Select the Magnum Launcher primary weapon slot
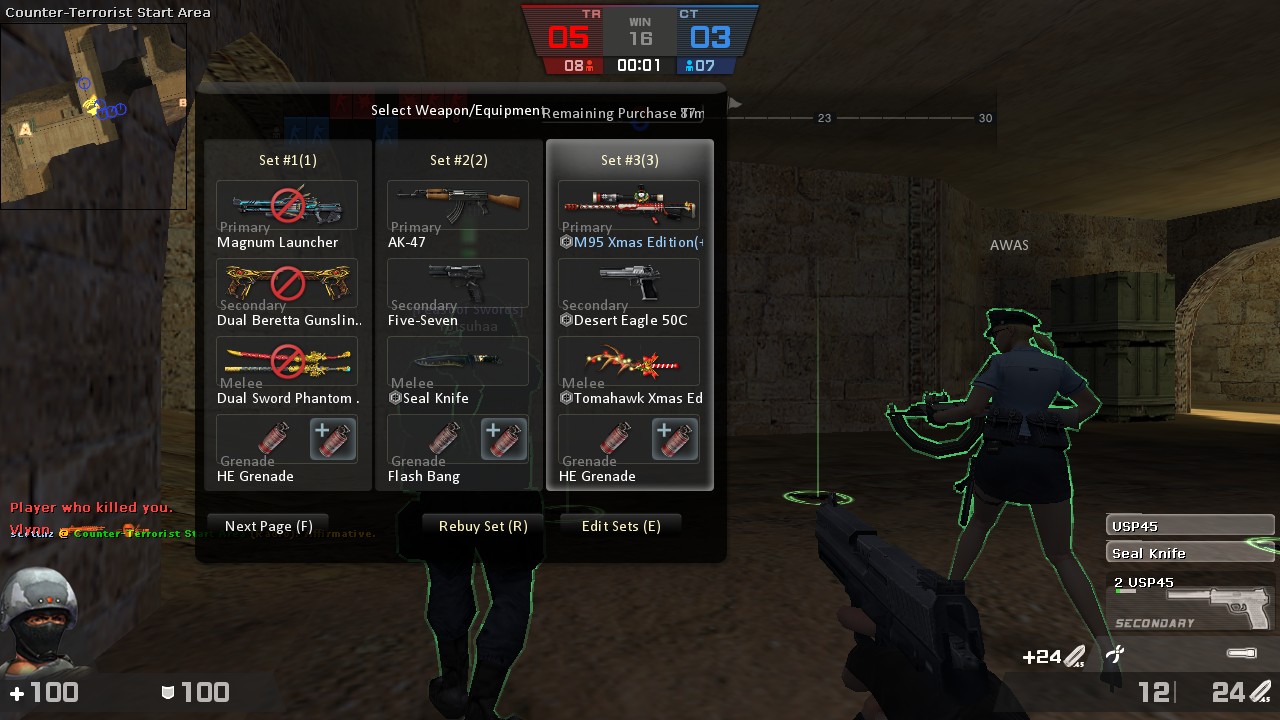The width and height of the screenshot is (1280, 720). pos(287,206)
